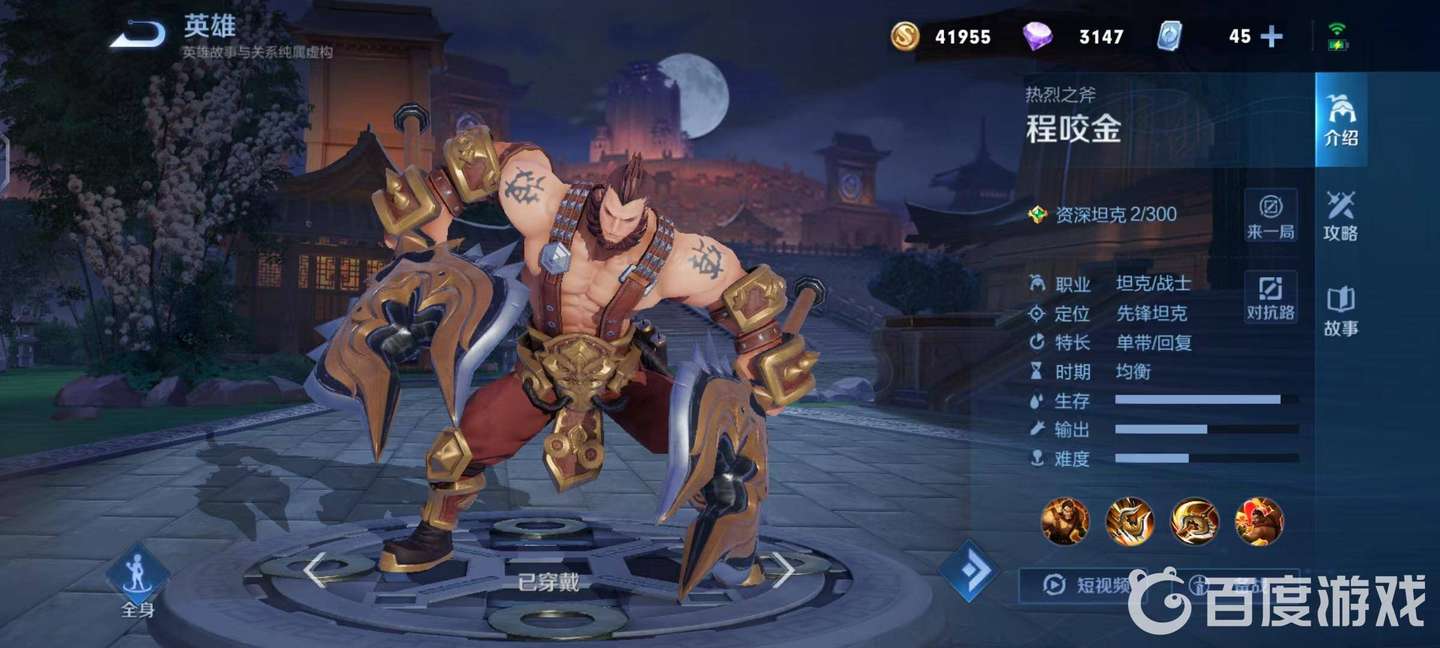Viewport: 1440px width, 648px height.
Task: View the fourth skill red-heart icon
Action: click(x=1259, y=521)
